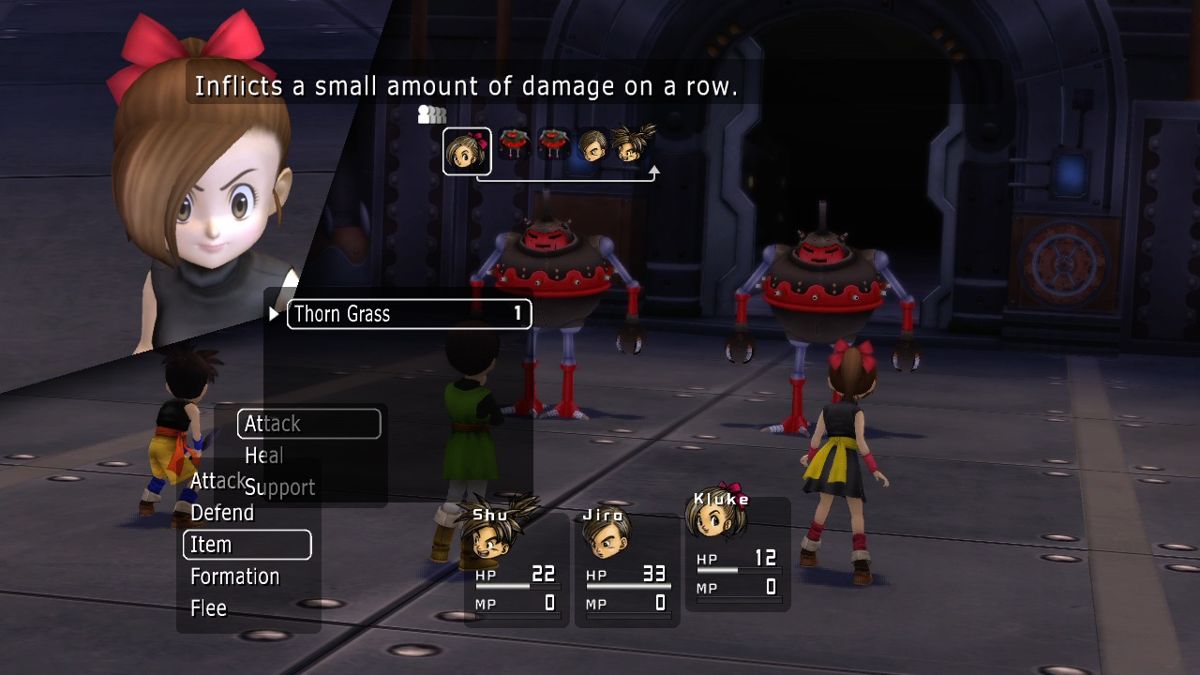Open the Heal item category

(265, 456)
